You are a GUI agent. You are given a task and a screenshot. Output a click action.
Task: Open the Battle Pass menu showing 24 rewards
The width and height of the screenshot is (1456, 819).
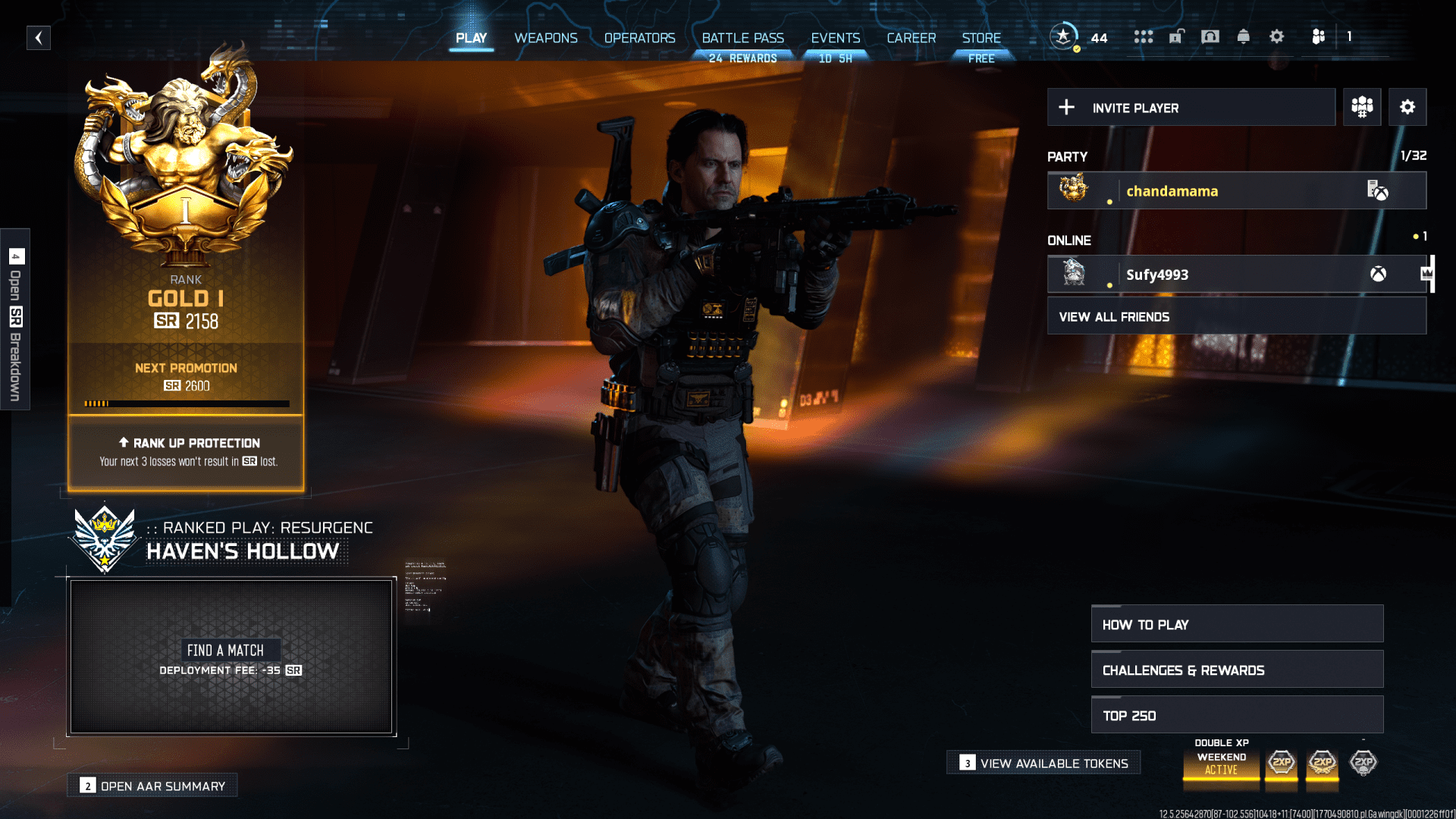742,38
